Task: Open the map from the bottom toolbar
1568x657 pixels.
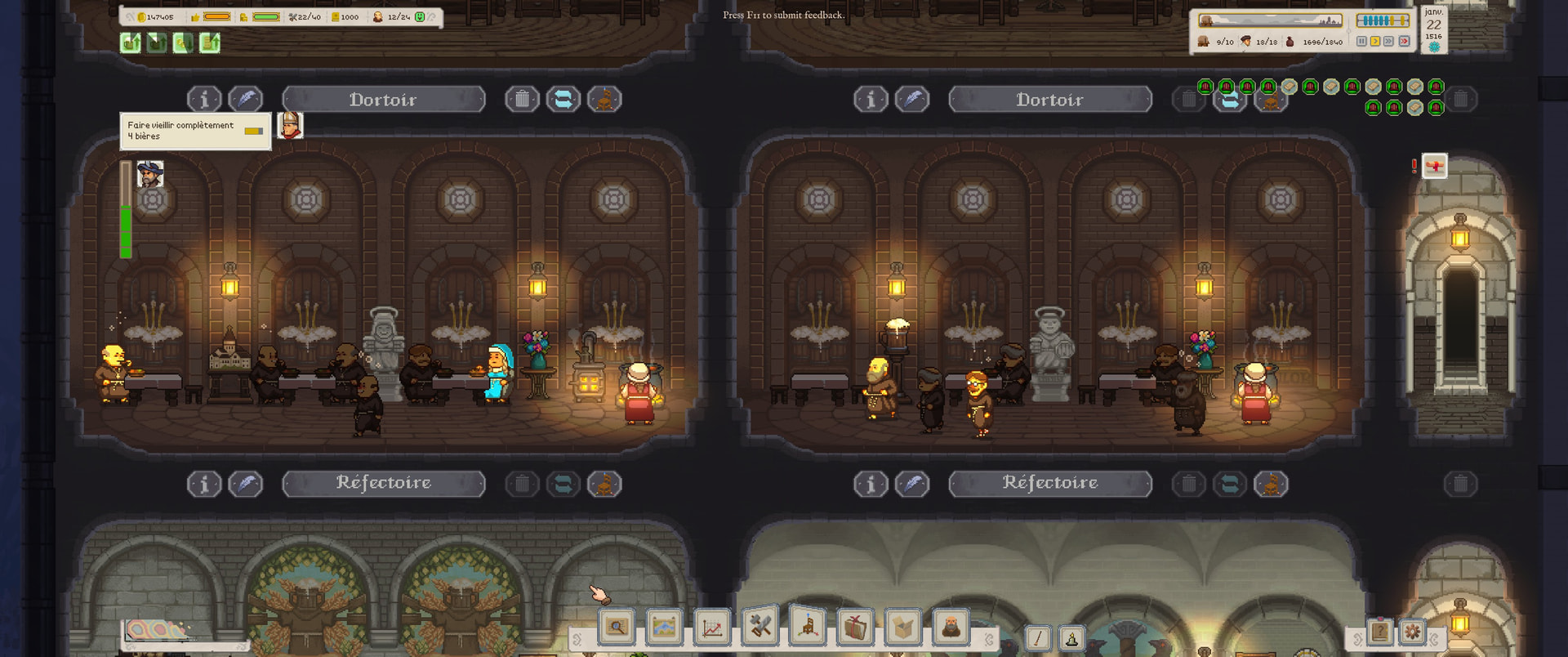Action: pyautogui.click(x=664, y=628)
